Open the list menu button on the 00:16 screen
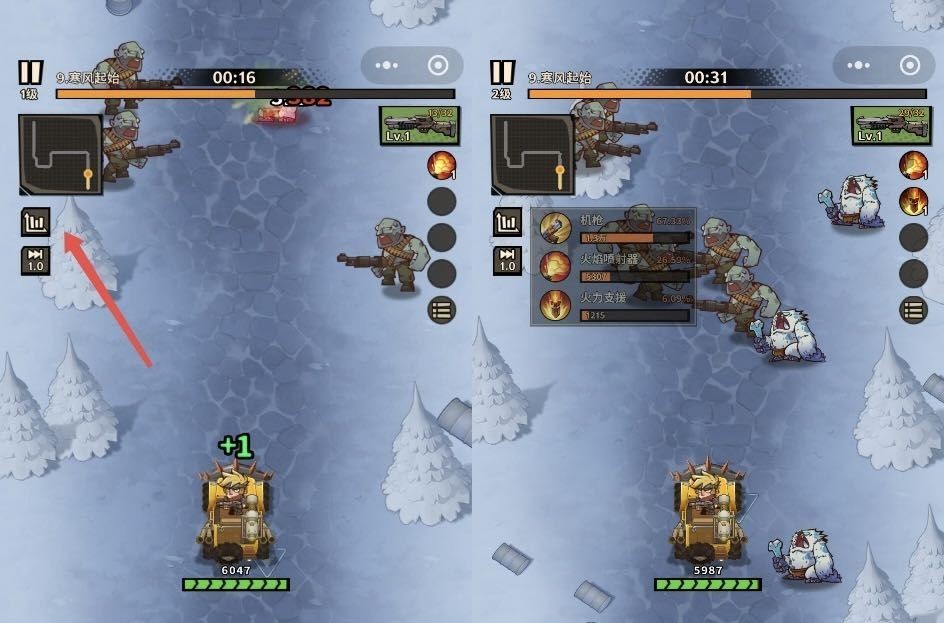The height and width of the screenshot is (623, 944). point(441,310)
